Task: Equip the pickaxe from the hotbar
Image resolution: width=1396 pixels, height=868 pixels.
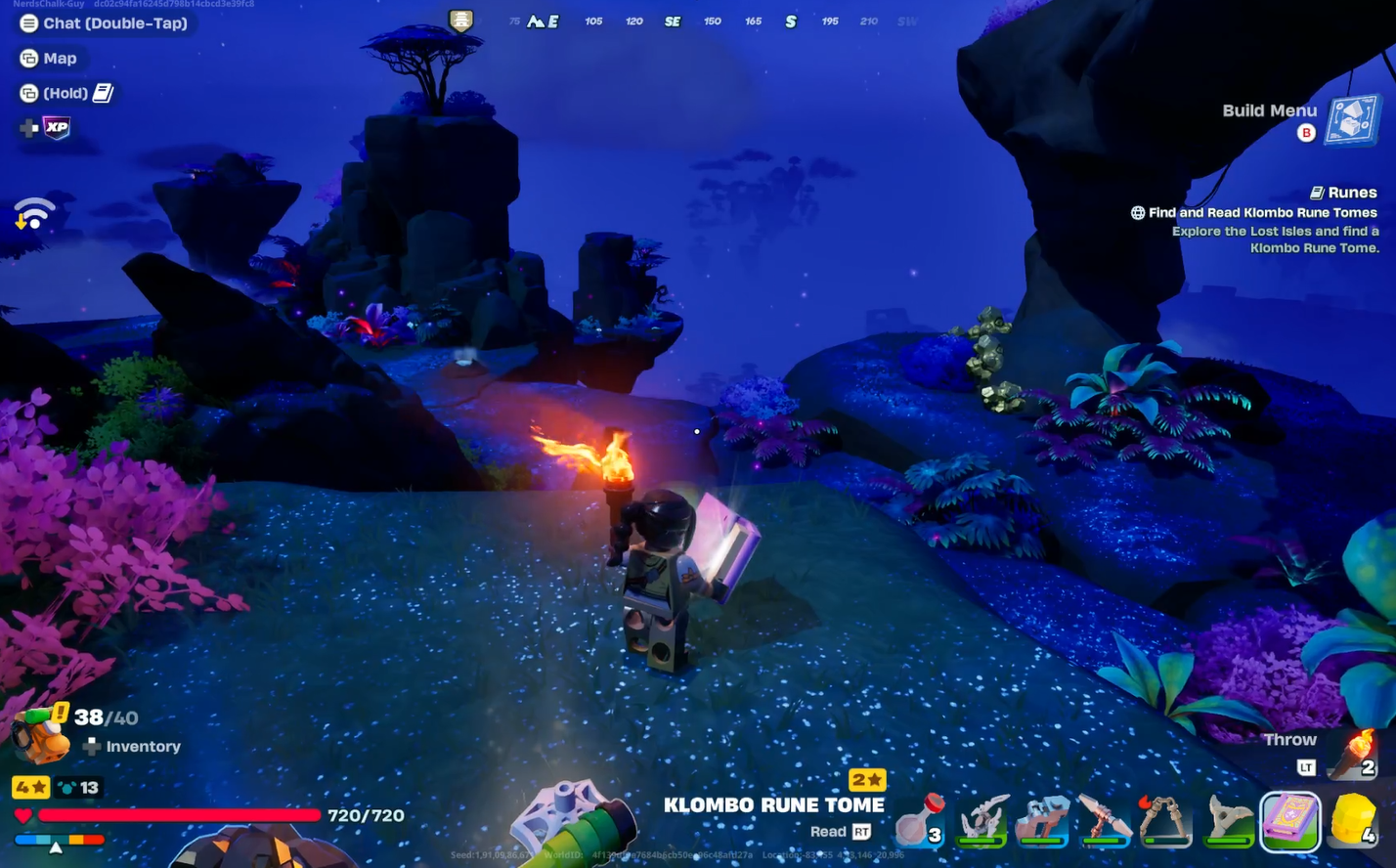Action: click(1105, 821)
